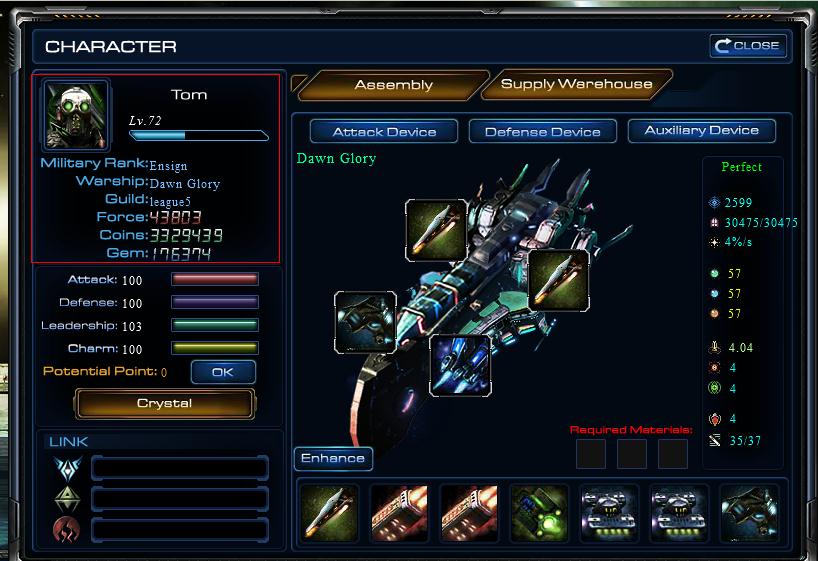
Task: Select the Auxiliary Device category
Action: coord(701,130)
